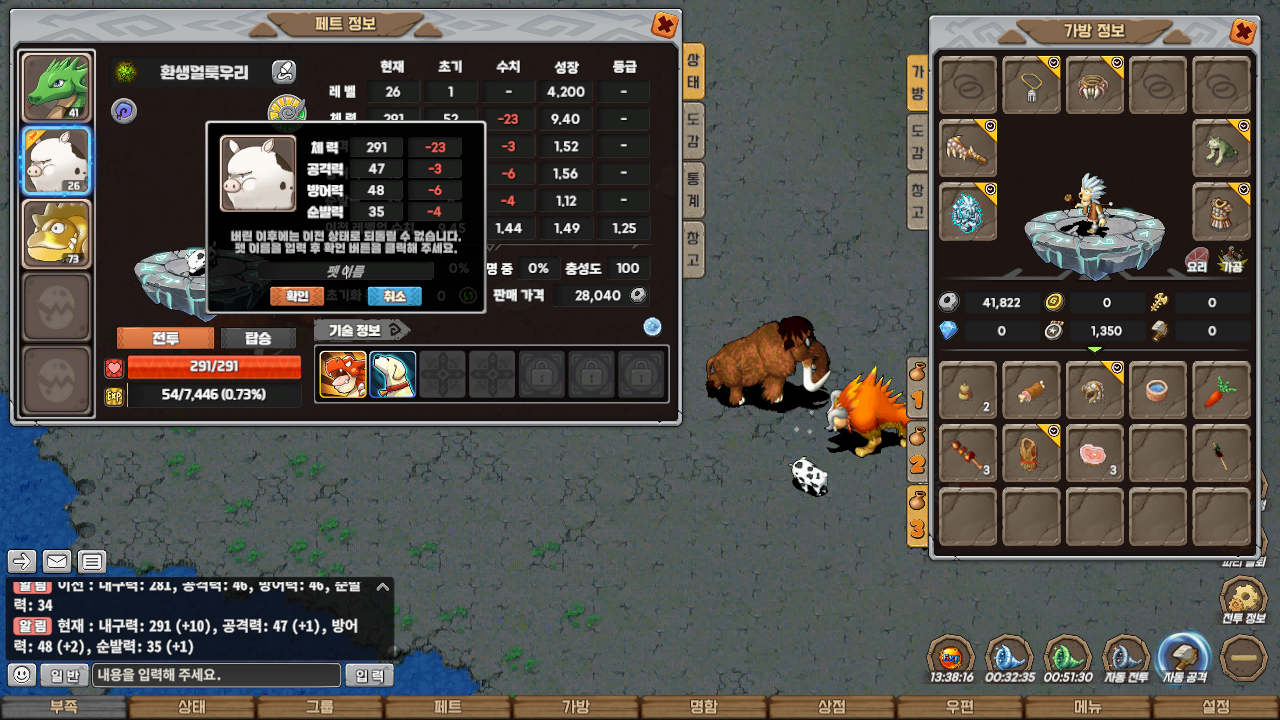Confirm the pet release with 확인

(297, 296)
